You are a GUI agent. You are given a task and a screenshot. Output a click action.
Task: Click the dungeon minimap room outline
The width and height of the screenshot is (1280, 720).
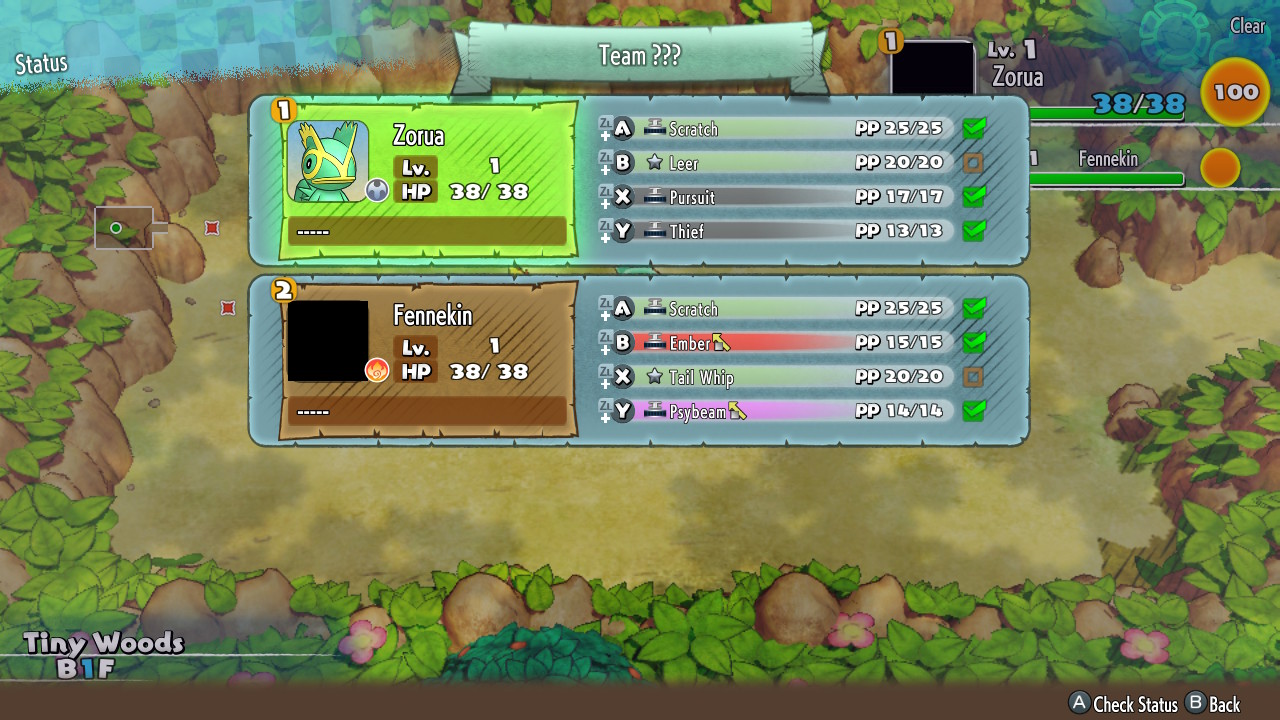[124, 228]
